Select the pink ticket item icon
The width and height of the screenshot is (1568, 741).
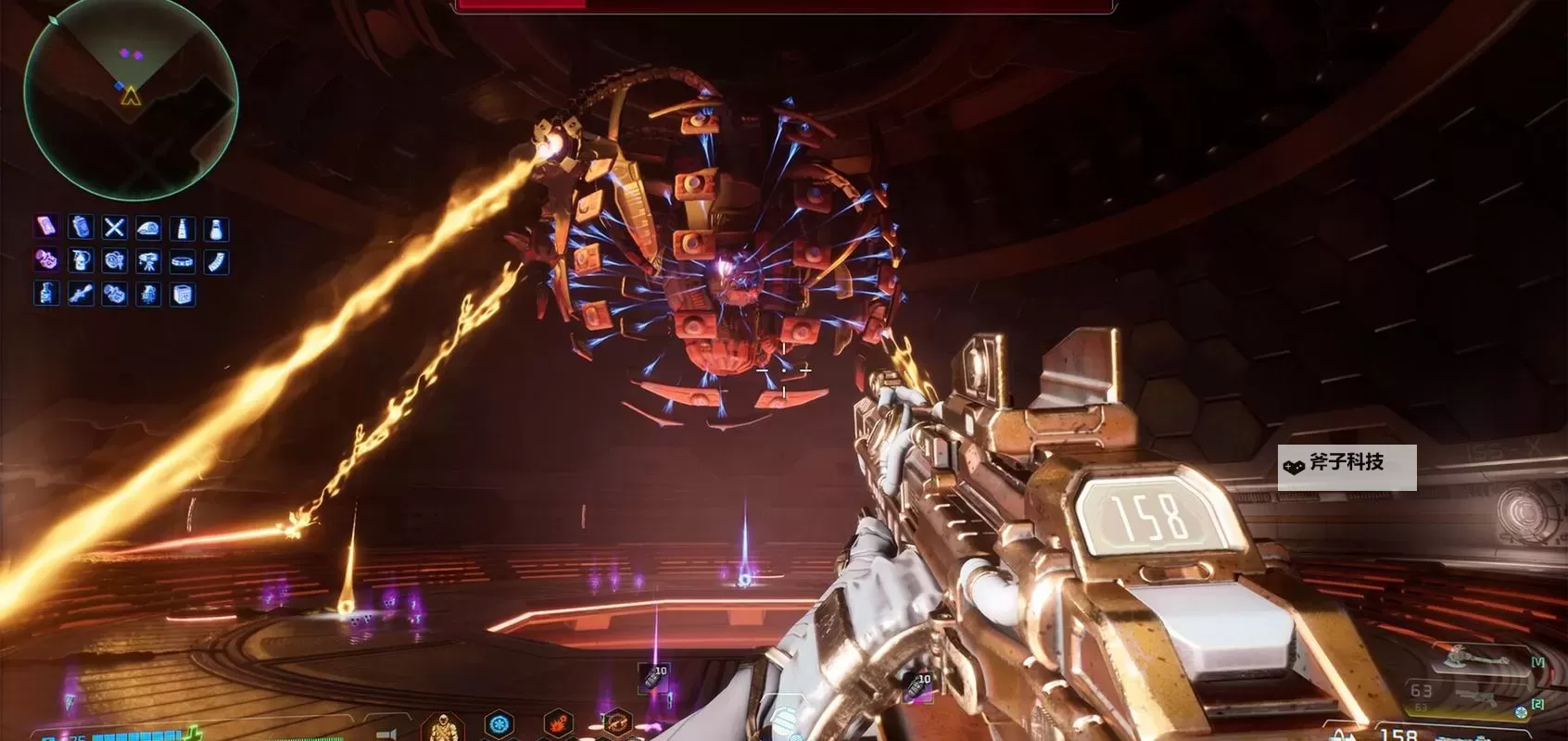tap(46, 227)
